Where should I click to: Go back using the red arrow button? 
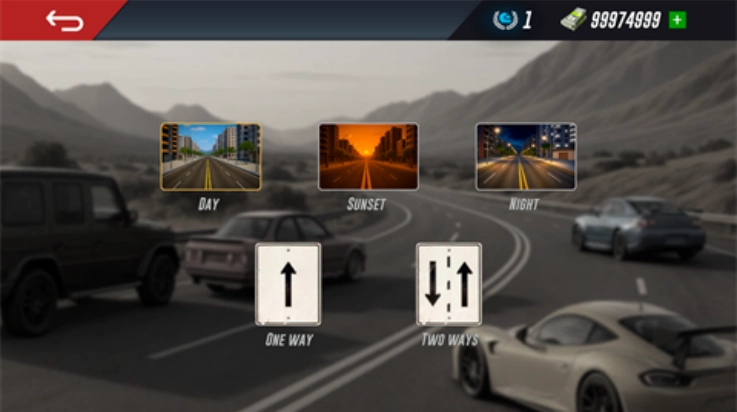(64, 20)
